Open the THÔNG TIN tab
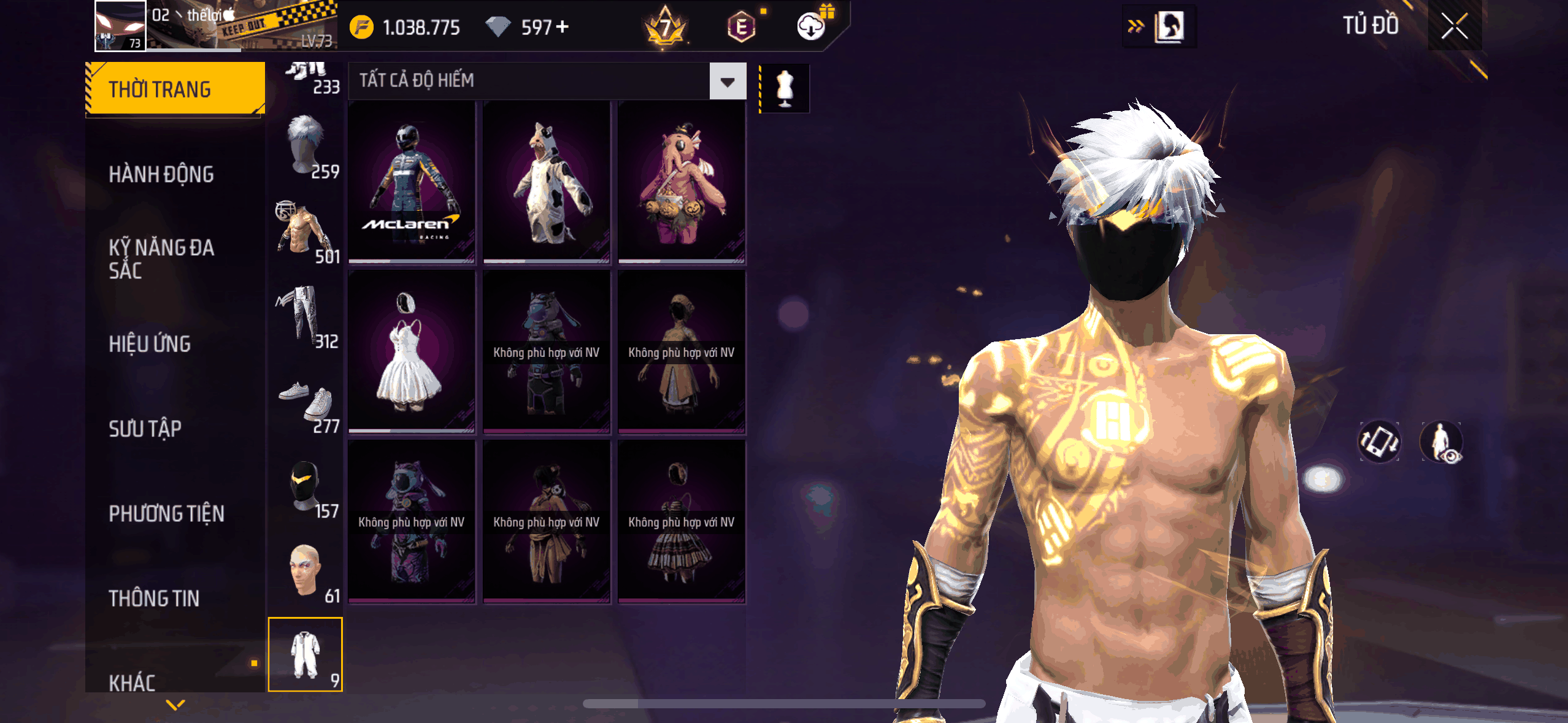The height and width of the screenshot is (723, 1568). coord(154,599)
